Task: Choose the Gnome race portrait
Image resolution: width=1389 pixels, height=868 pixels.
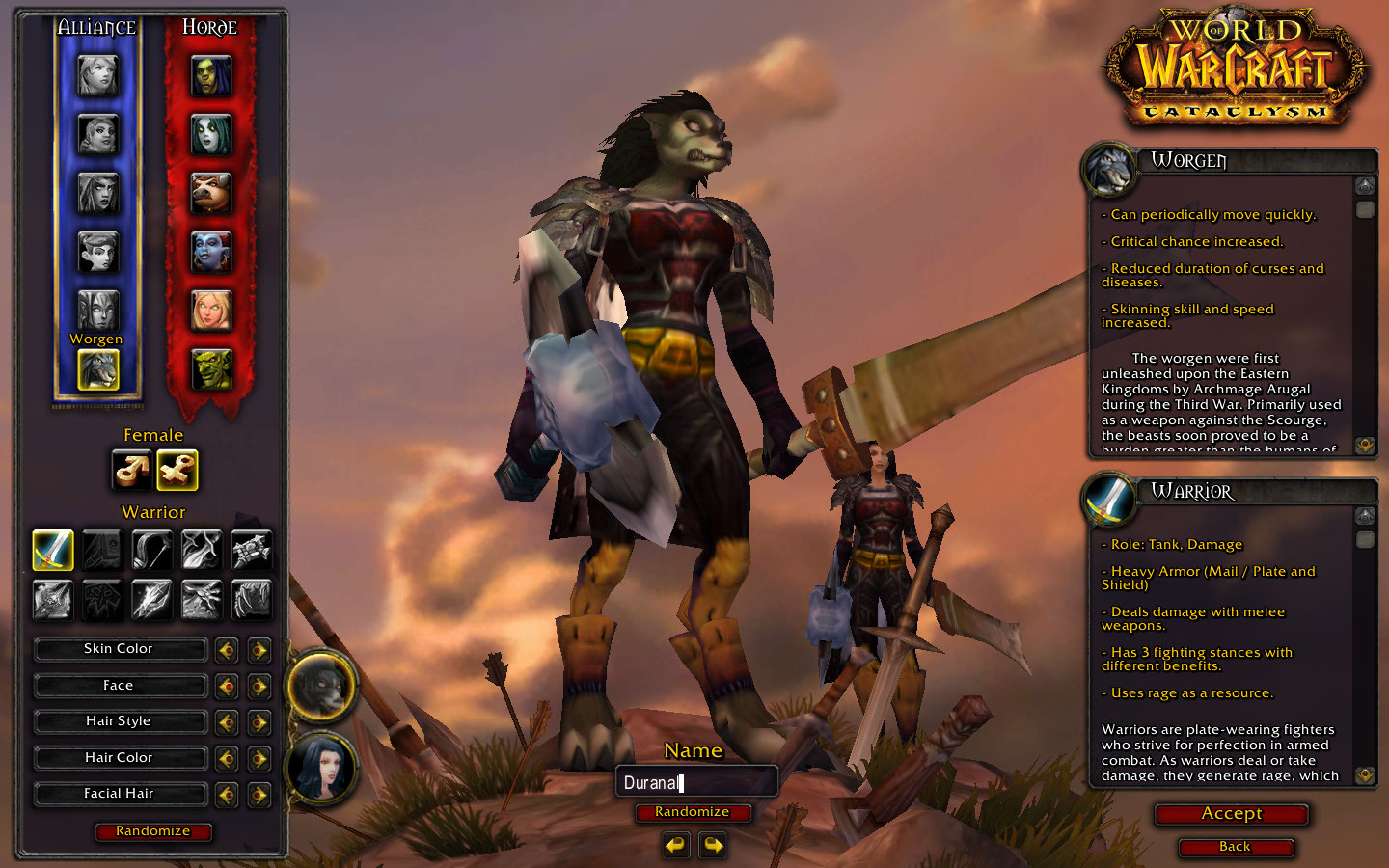Action: 97,253
